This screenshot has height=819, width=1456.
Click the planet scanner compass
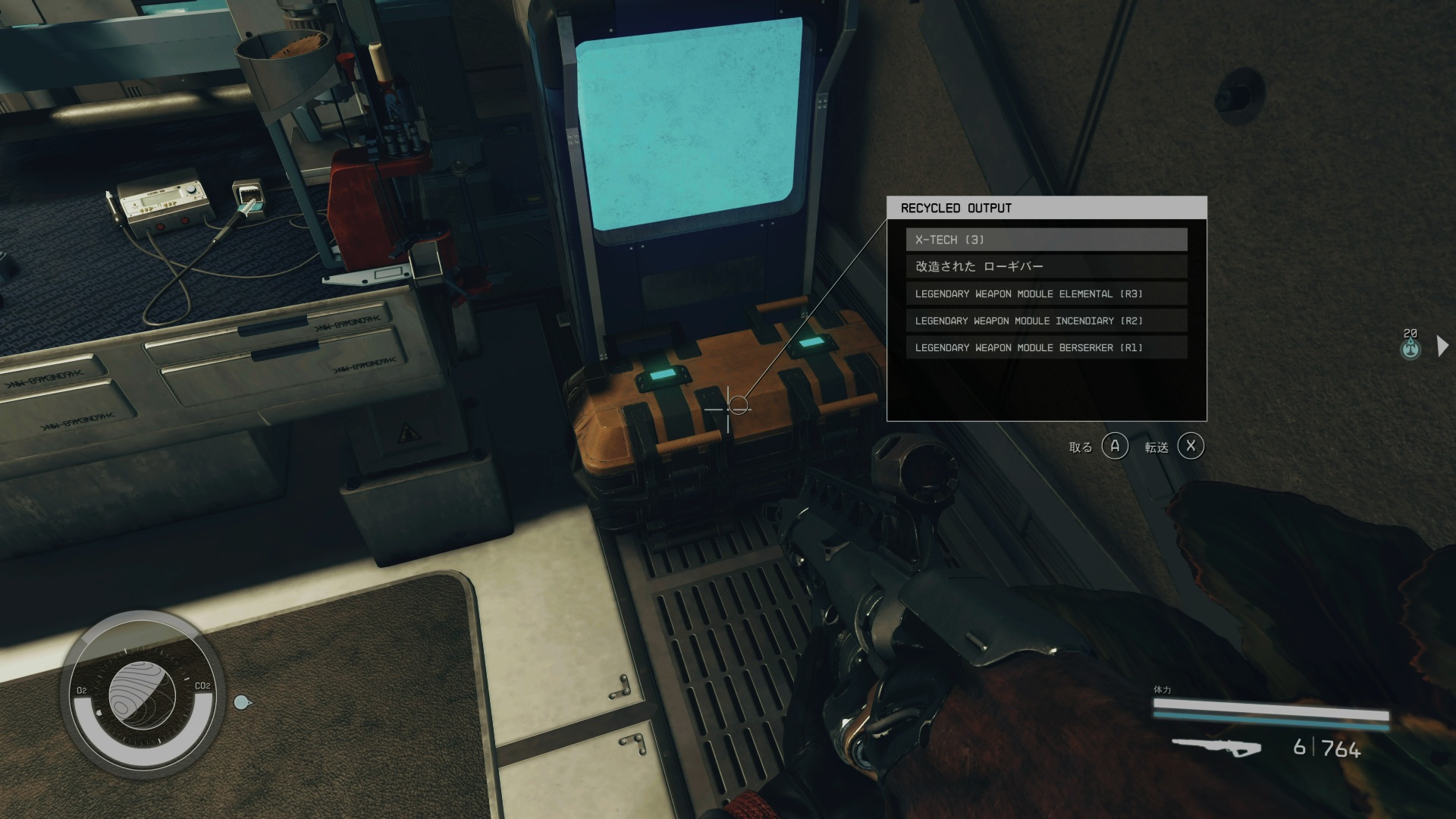pyautogui.click(x=143, y=695)
